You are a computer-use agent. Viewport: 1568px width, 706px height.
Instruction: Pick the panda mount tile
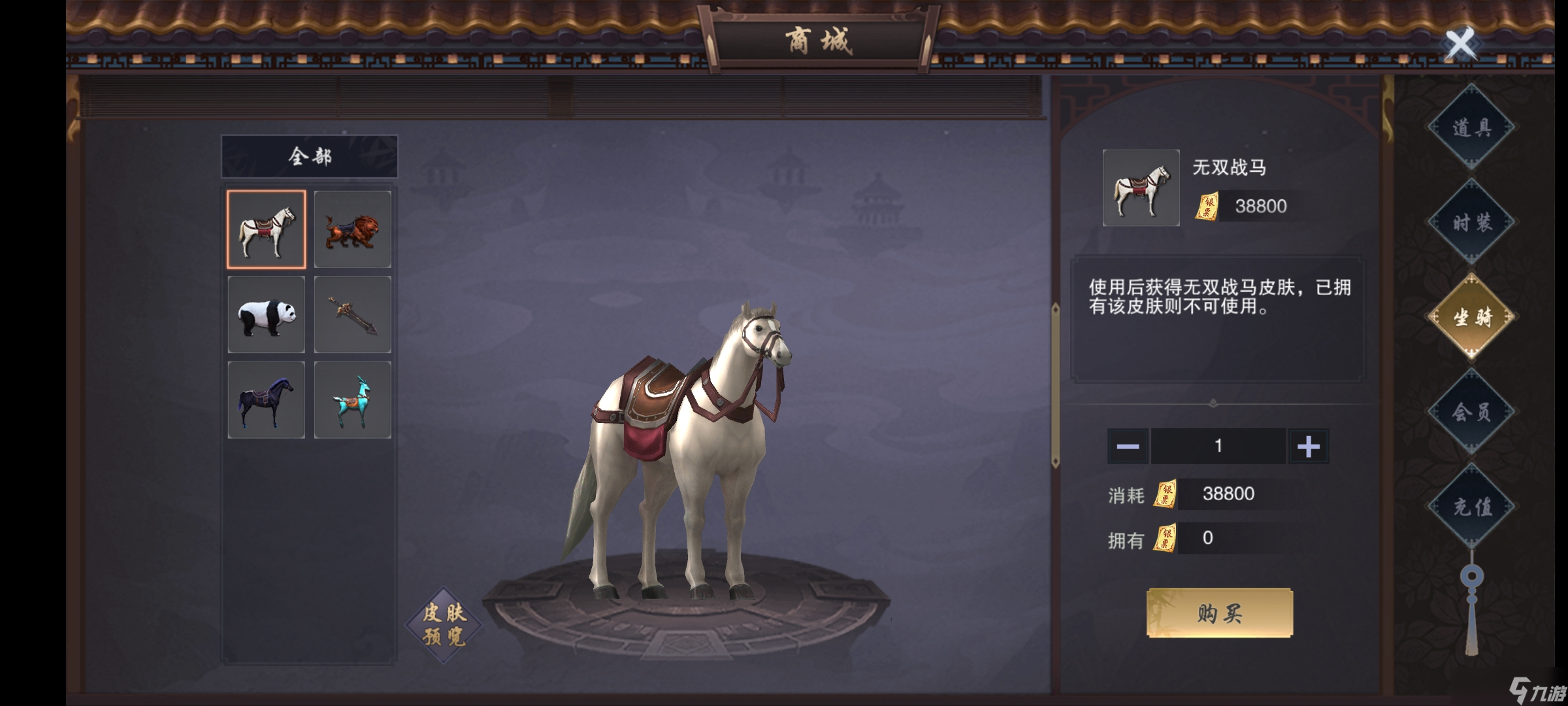266,315
